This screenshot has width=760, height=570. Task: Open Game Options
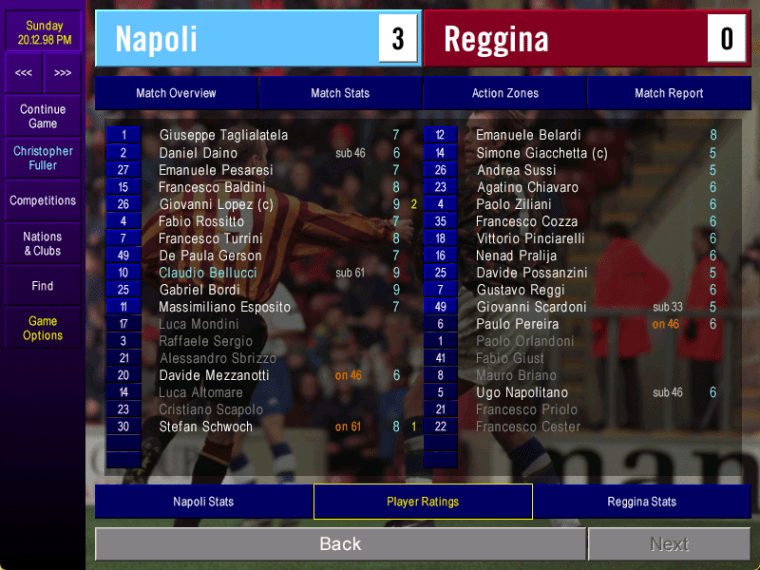coord(43,328)
